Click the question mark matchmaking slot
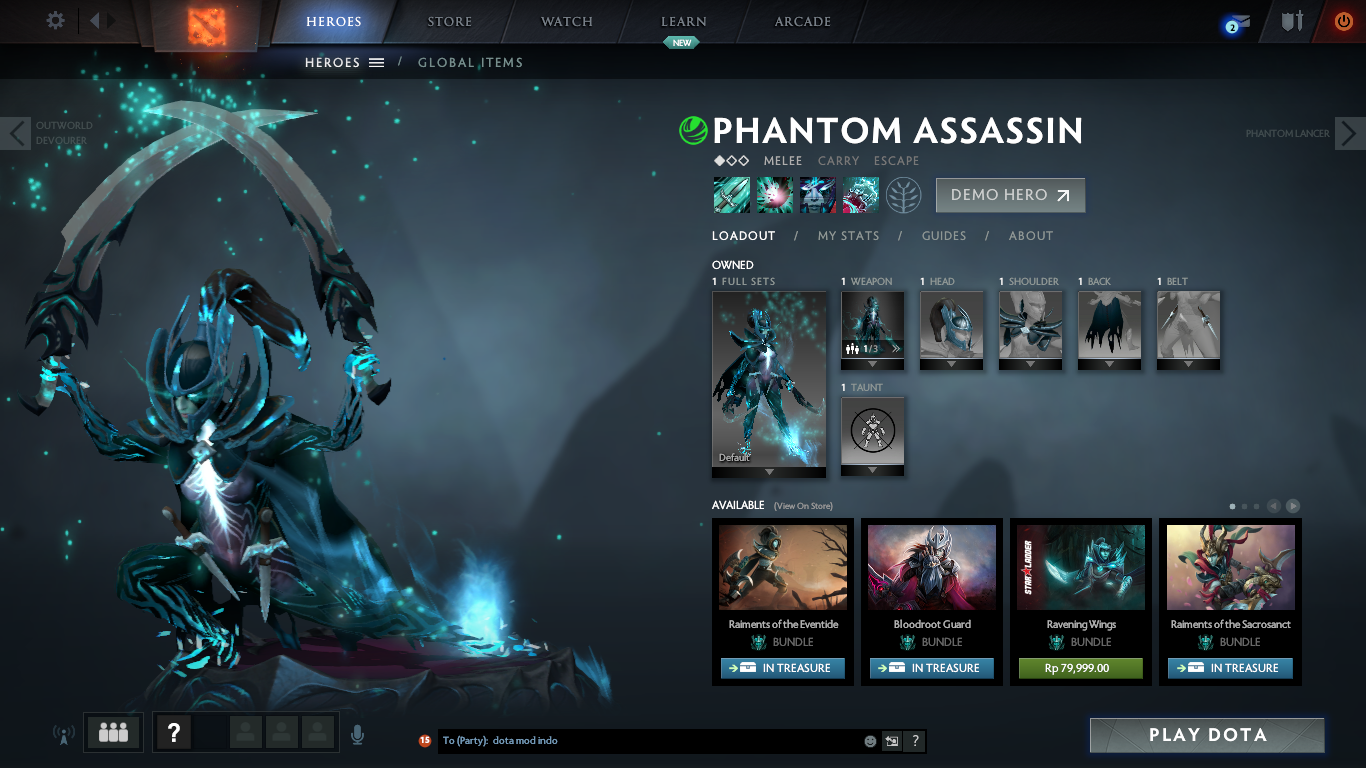Viewport: 1366px width, 768px height. point(174,732)
